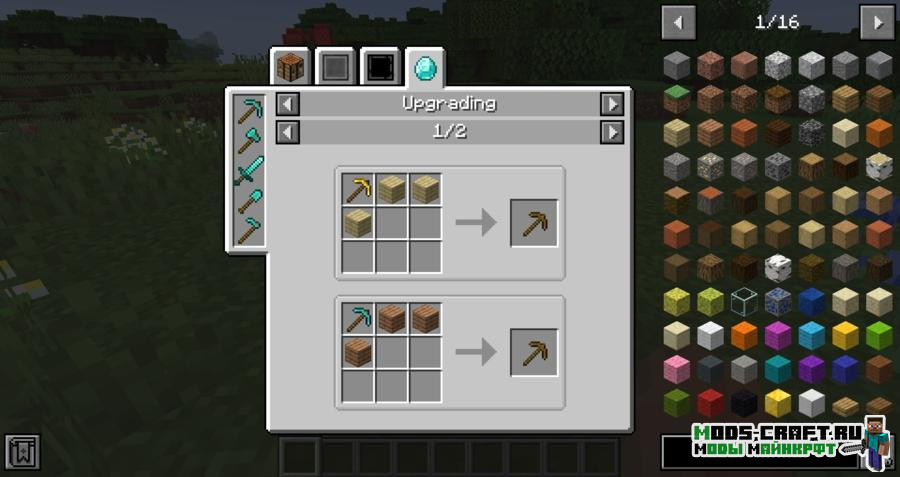Select the bottom recipe's wooden pickaxe output
Image resolution: width=900 pixels, height=477 pixels.
coord(534,352)
